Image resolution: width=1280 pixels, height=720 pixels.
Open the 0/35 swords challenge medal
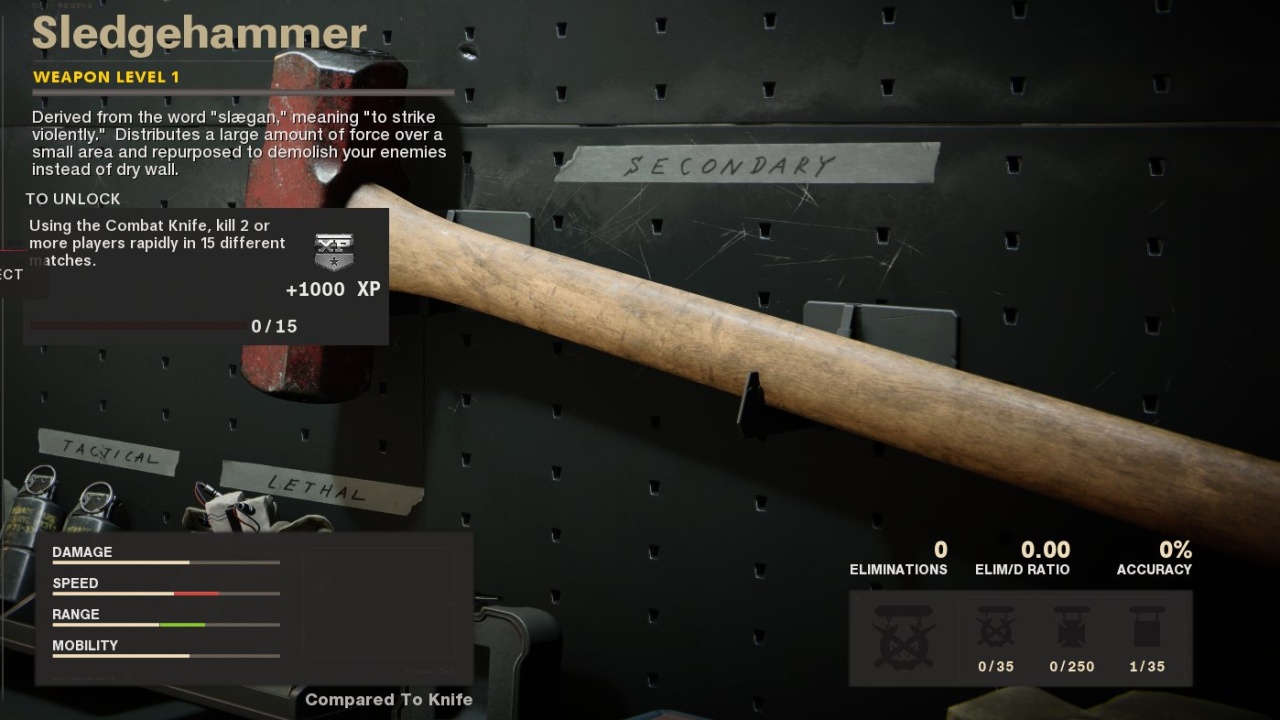click(x=996, y=630)
